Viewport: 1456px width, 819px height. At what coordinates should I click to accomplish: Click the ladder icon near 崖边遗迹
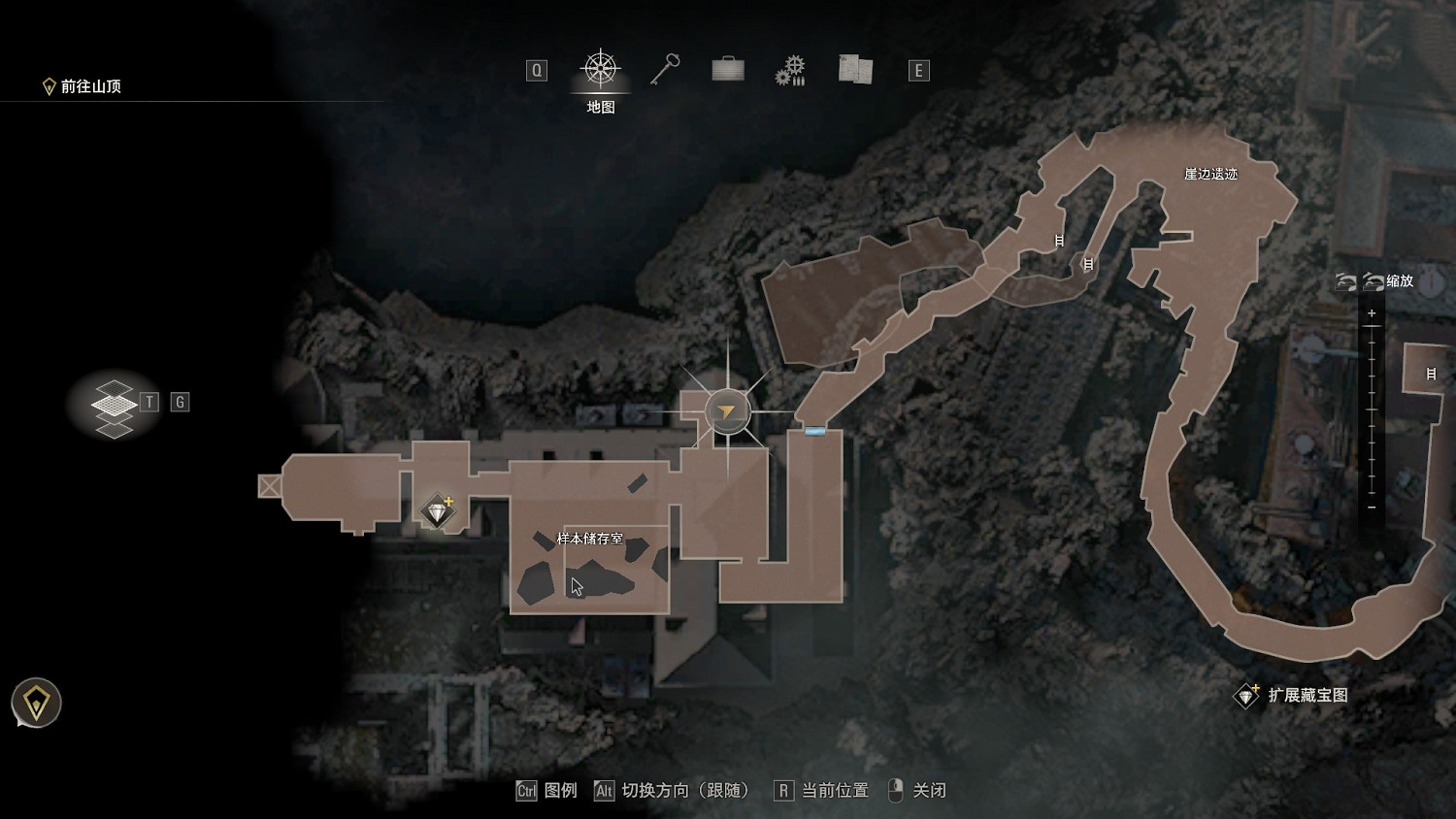click(x=1059, y=240)
